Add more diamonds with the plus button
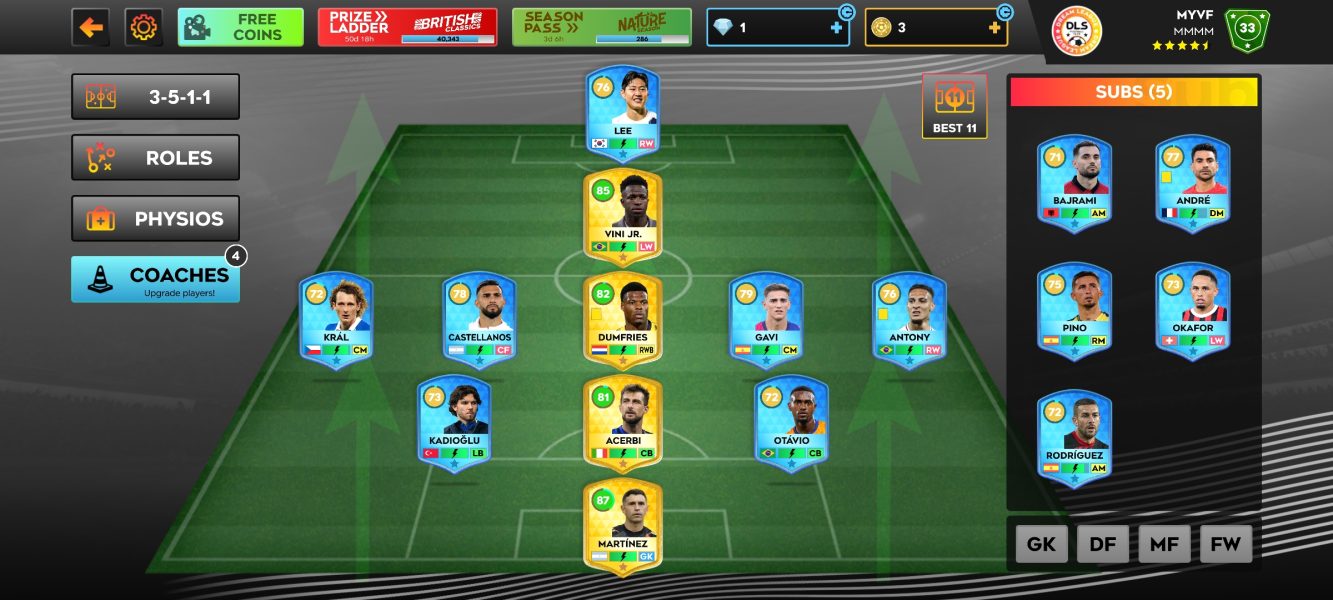The image size is (1333, 600). (x=836, y=28)
